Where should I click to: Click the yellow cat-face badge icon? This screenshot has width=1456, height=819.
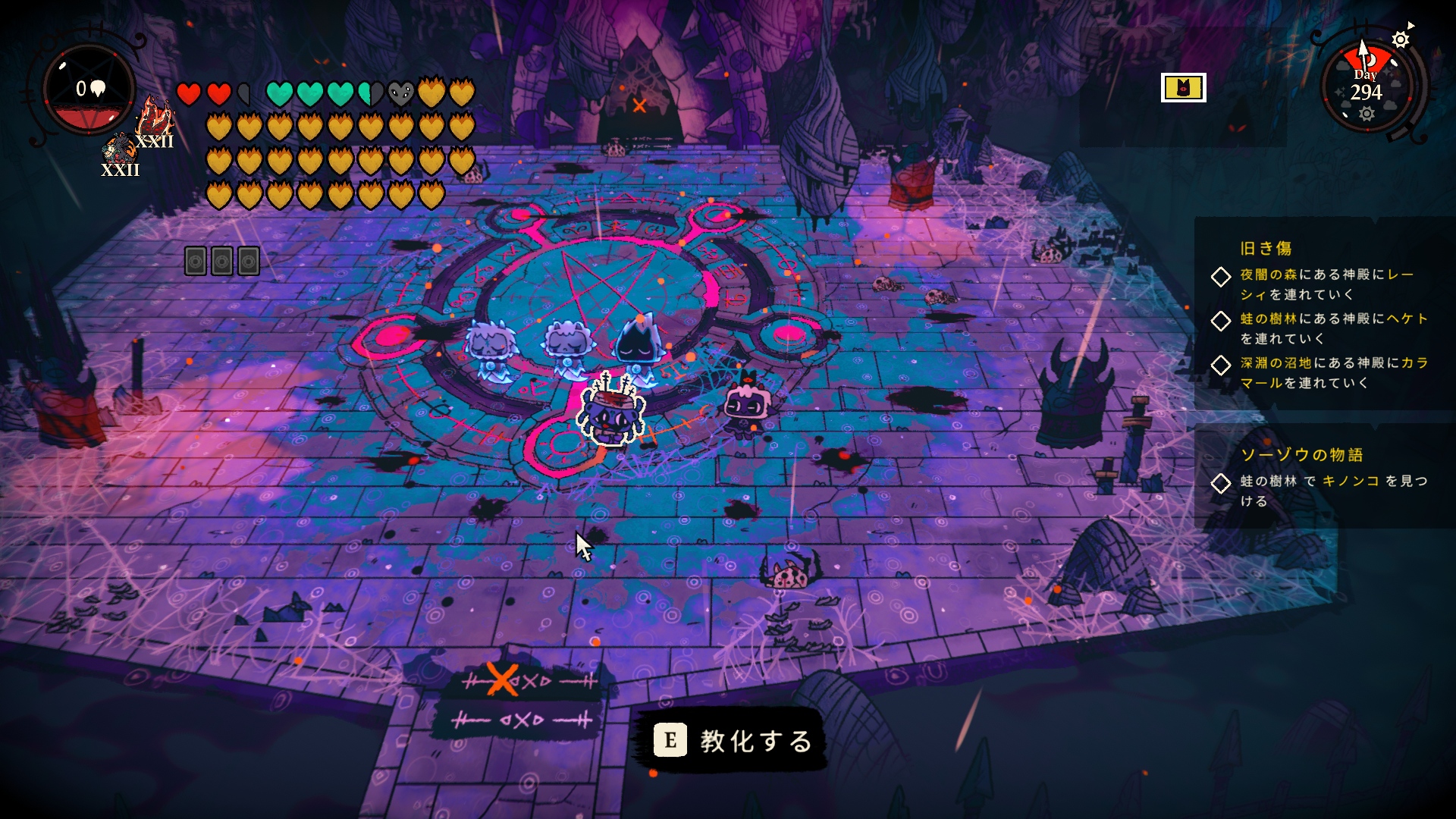1183,88
